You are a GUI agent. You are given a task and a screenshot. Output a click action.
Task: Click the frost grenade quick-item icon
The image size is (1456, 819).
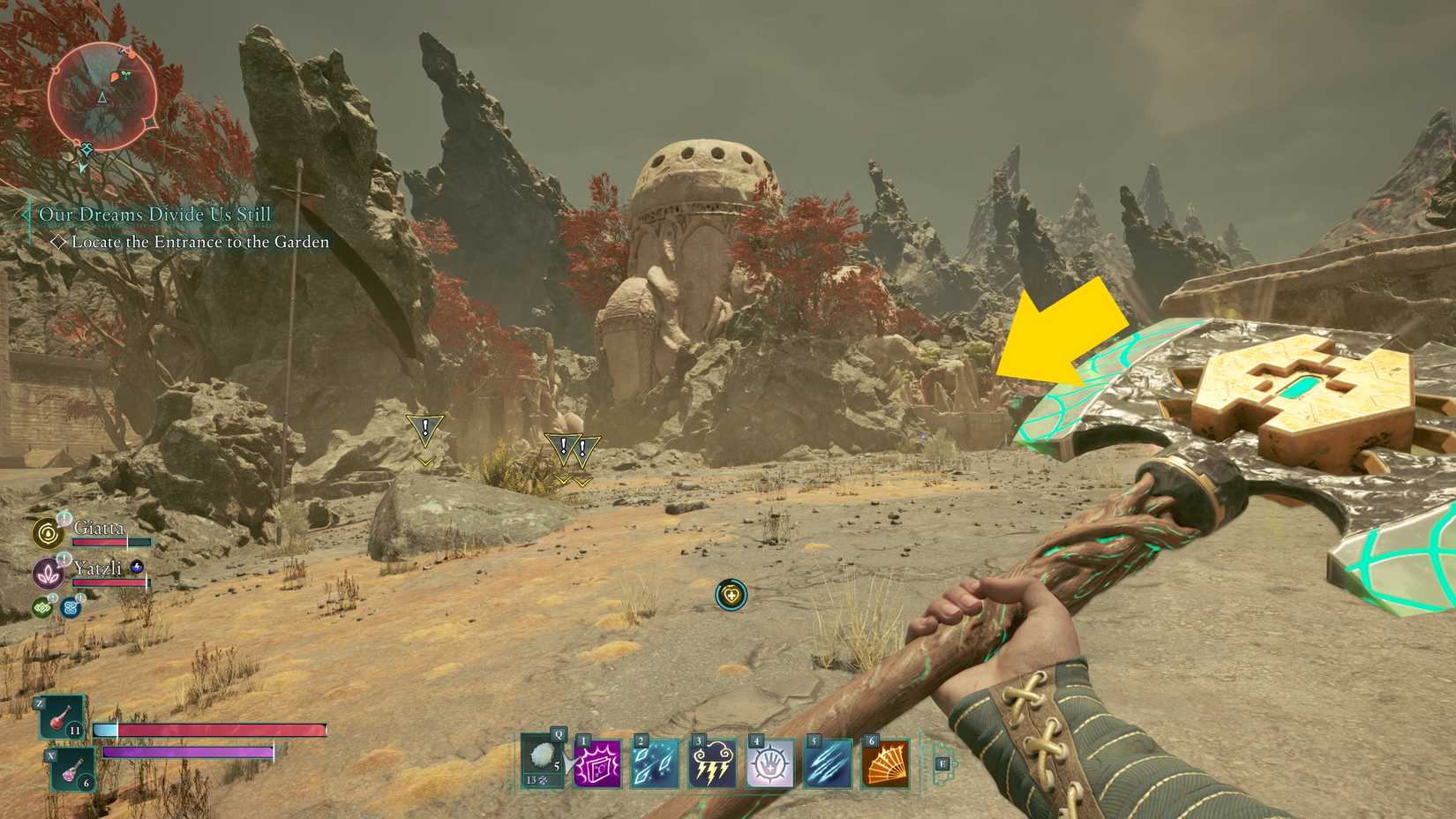[x=541, y=757]
